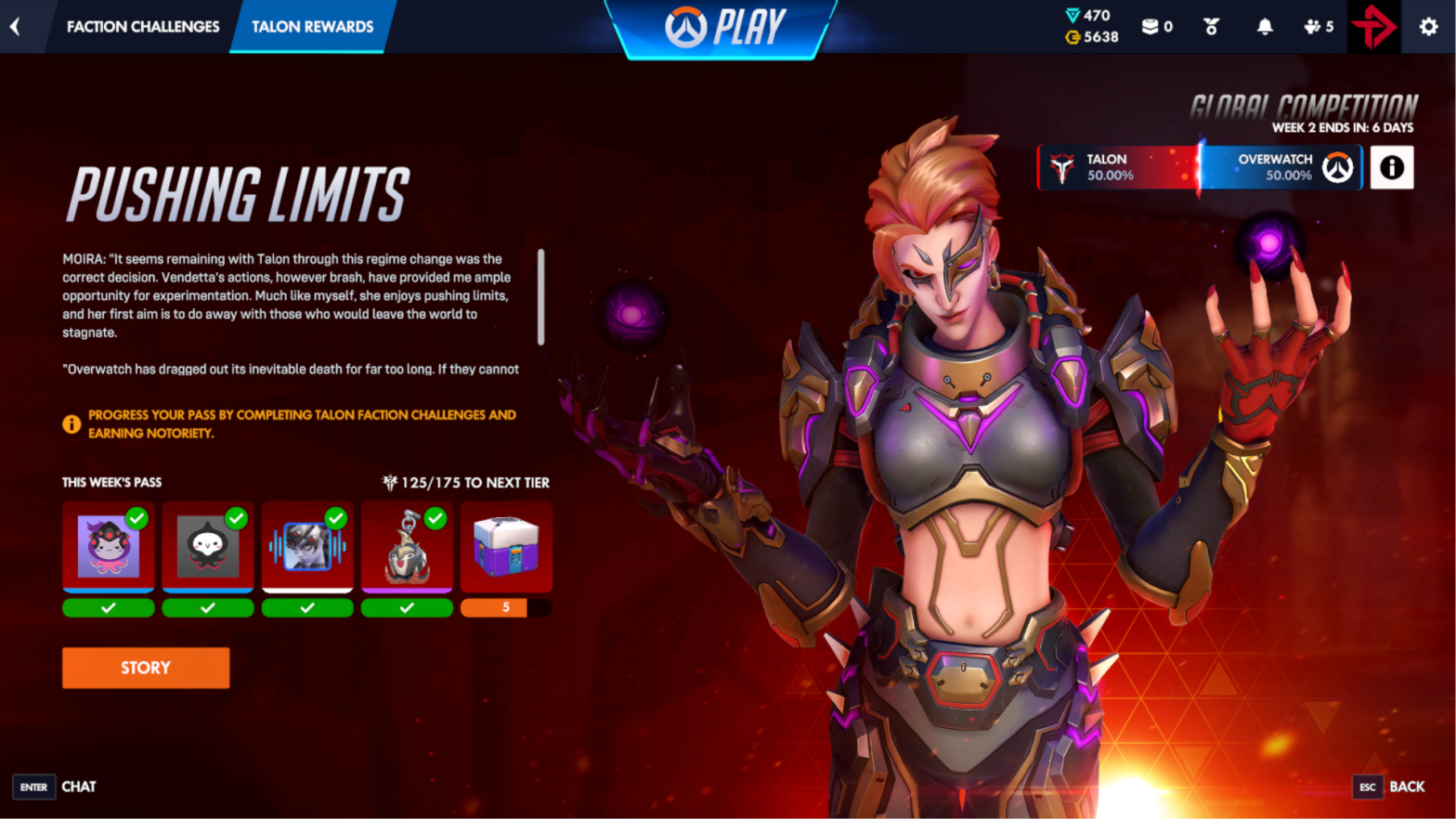
Task: Open the info button beside the faction meter
Action: (x=1390, y=167)
